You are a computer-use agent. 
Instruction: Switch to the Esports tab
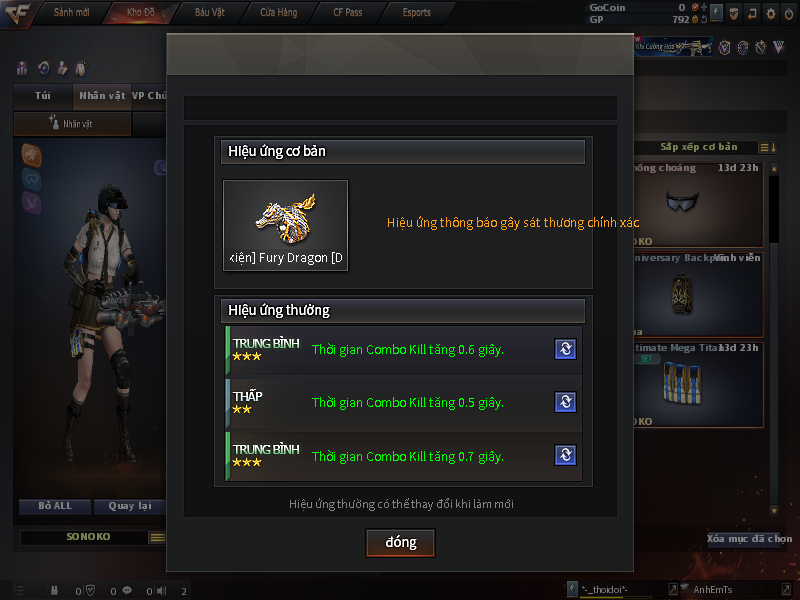(x=417, y=12)
